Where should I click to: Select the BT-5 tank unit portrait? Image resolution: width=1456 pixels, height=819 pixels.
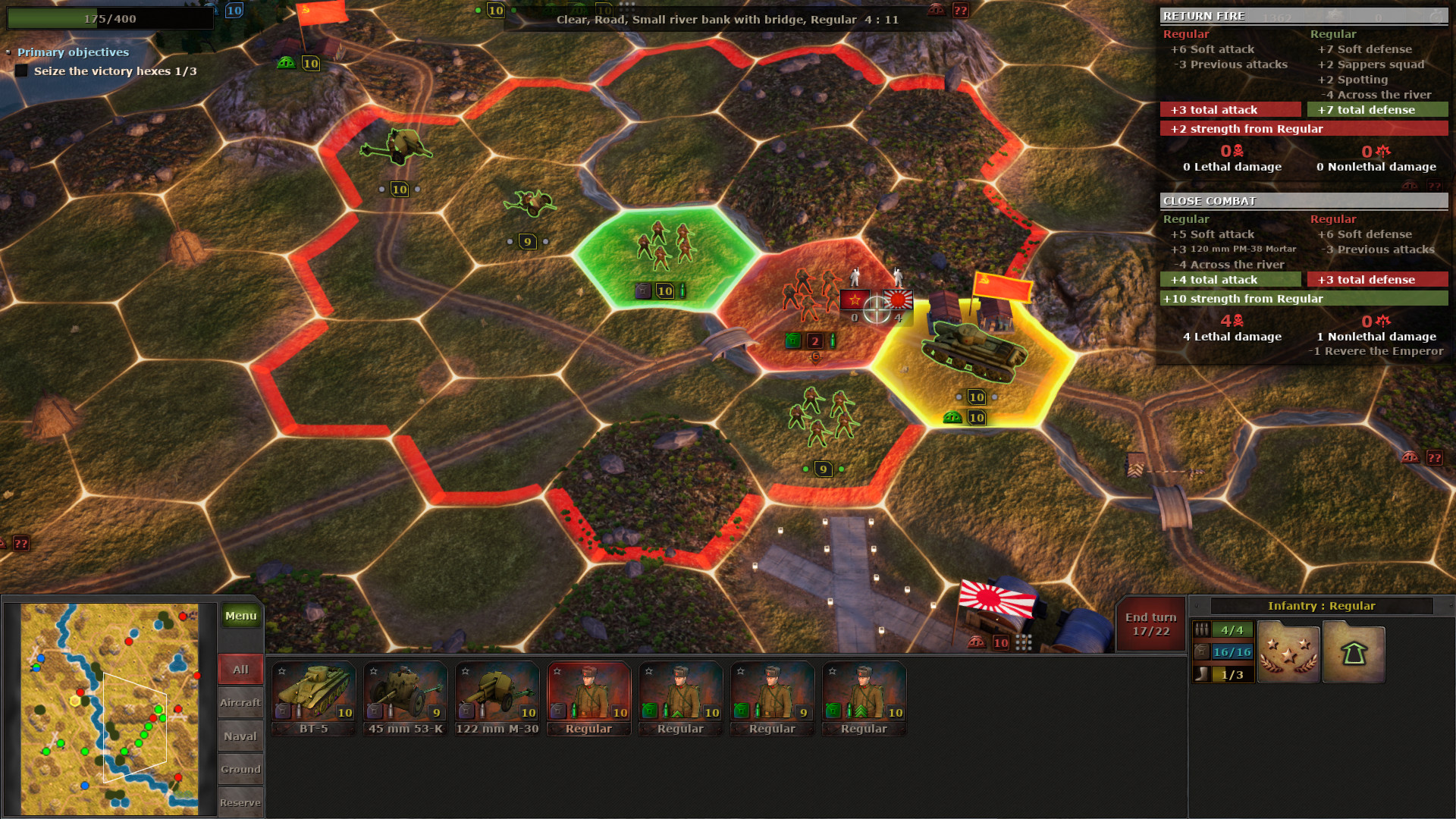pos(312,694)
